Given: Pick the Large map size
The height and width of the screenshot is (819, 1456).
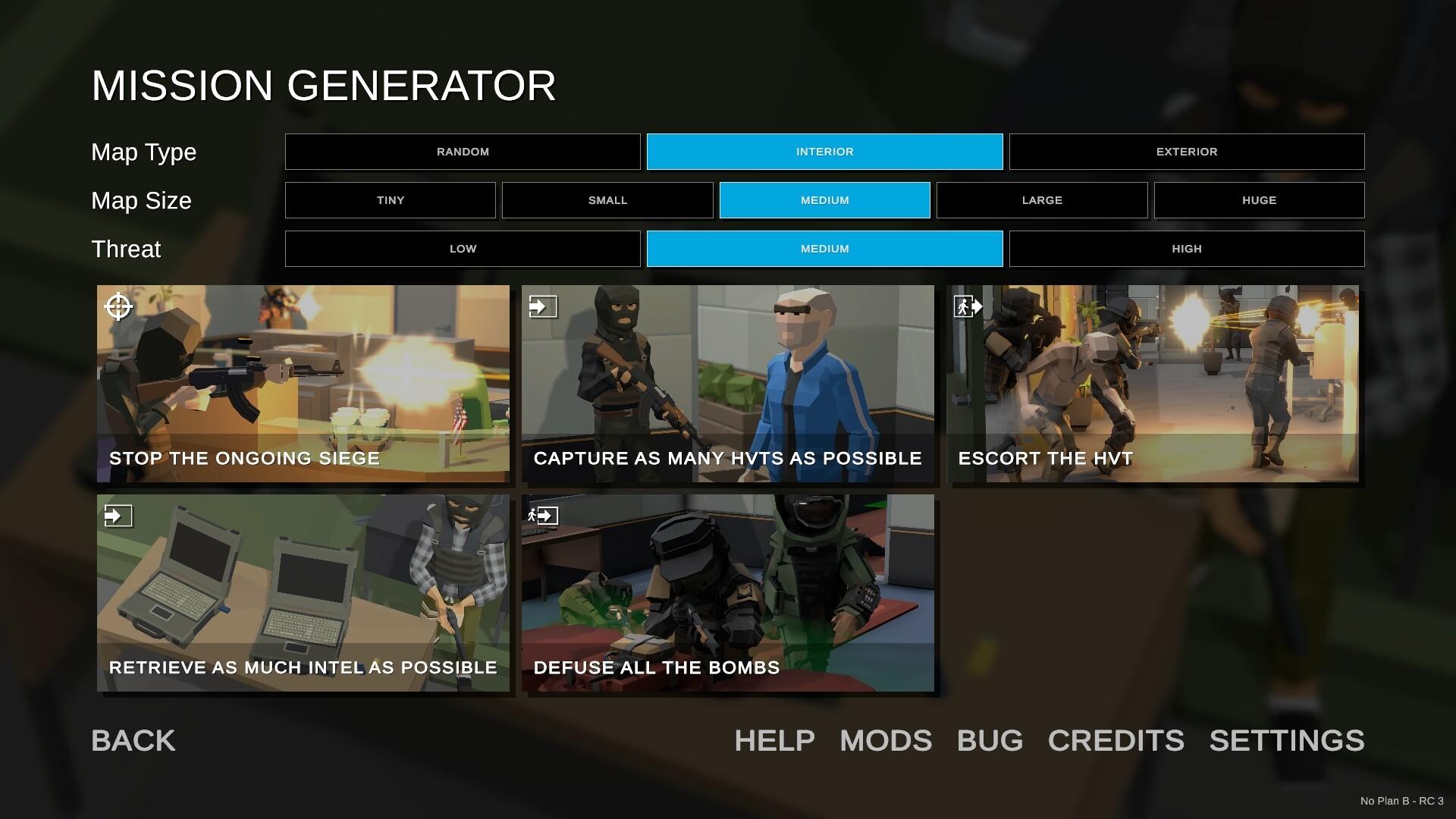Looking at the screenshot, I should (1042, 200).
